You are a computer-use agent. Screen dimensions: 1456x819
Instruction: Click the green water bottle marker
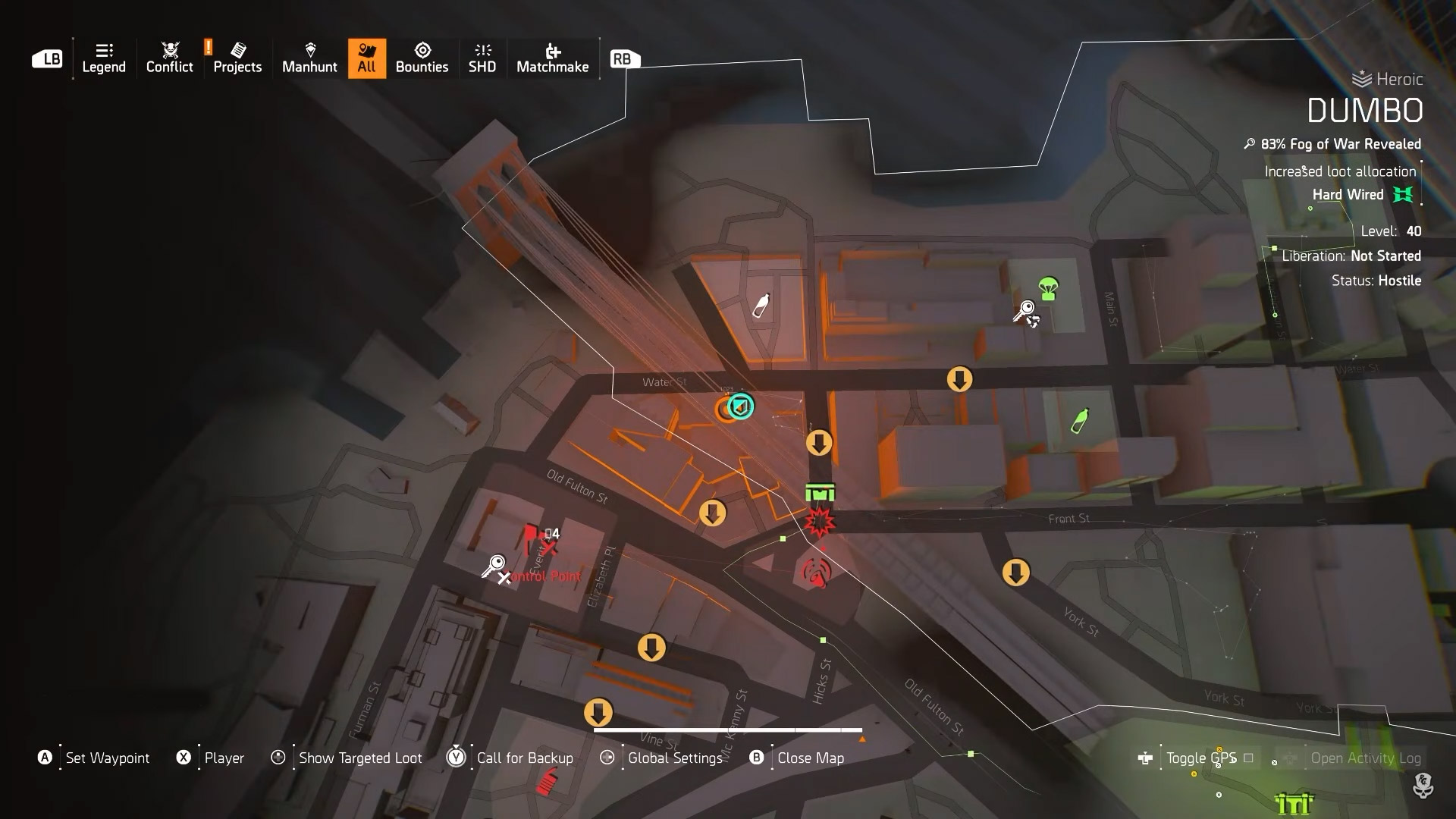coord(1080,421)
